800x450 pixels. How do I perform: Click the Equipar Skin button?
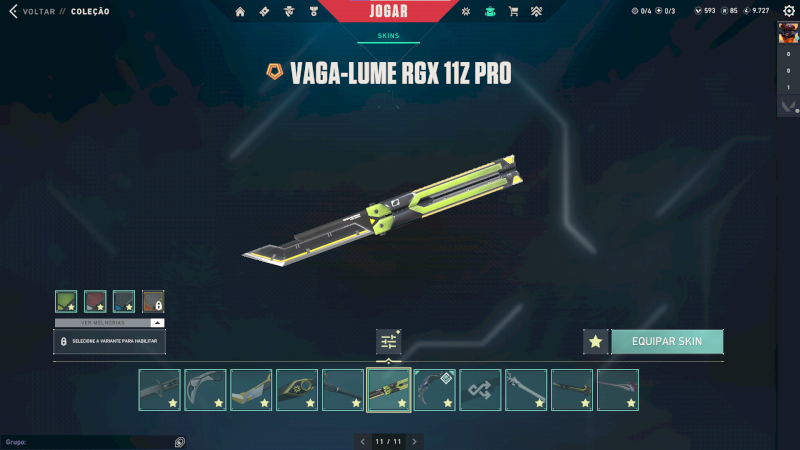[x=667, y=341]
